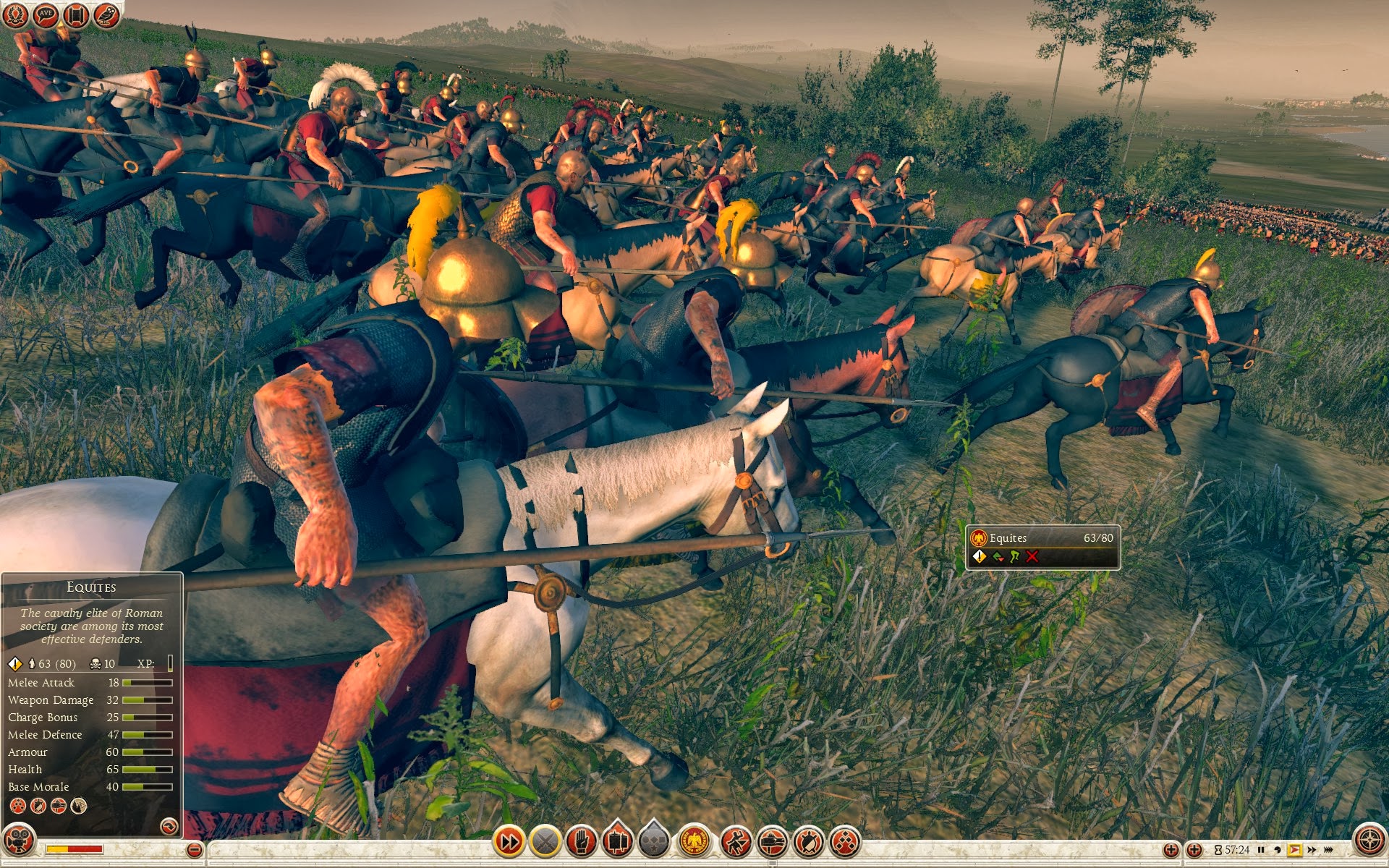Open the banner group formations button
1389x868 pixels.
(617, 841)
